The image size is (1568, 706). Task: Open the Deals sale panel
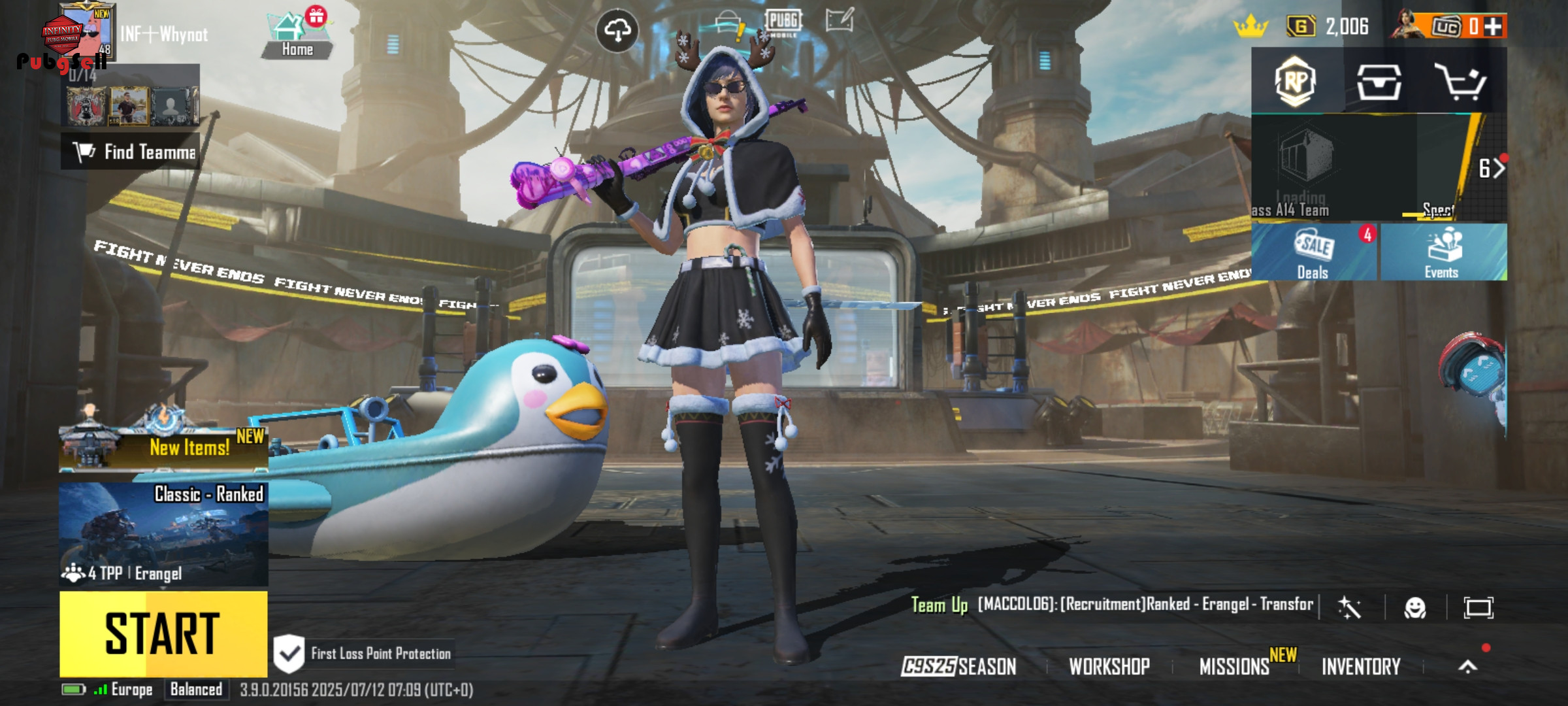pyautogui.click(x=1313, y=253)
